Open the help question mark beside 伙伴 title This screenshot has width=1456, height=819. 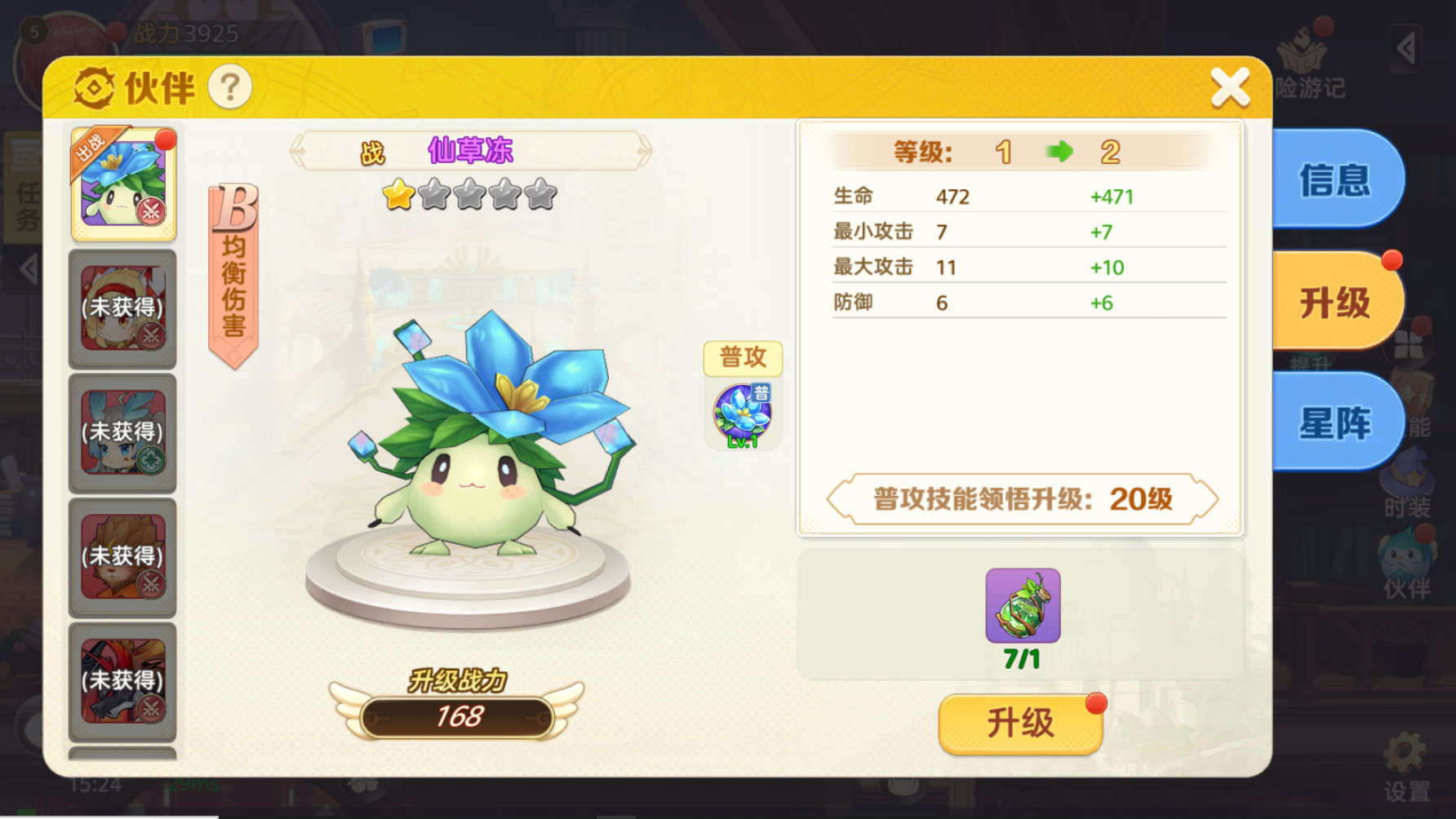point(231,88)
